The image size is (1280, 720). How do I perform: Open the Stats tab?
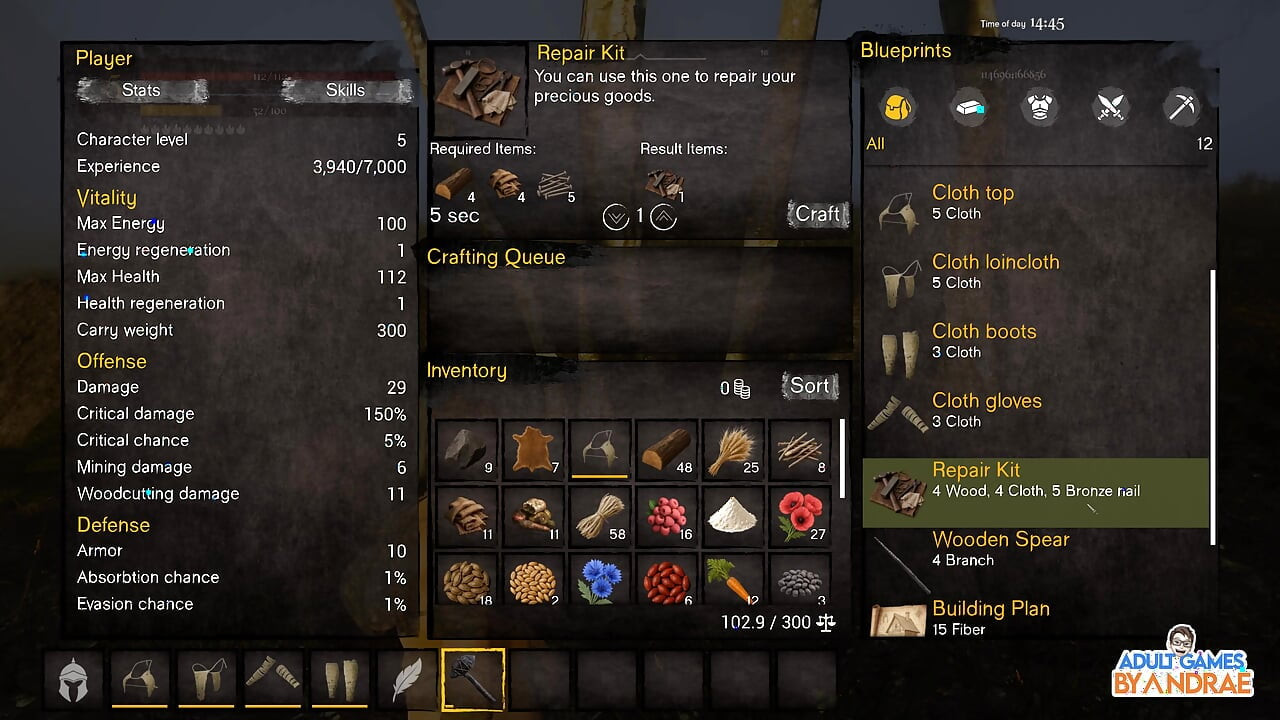pos(141,90)
